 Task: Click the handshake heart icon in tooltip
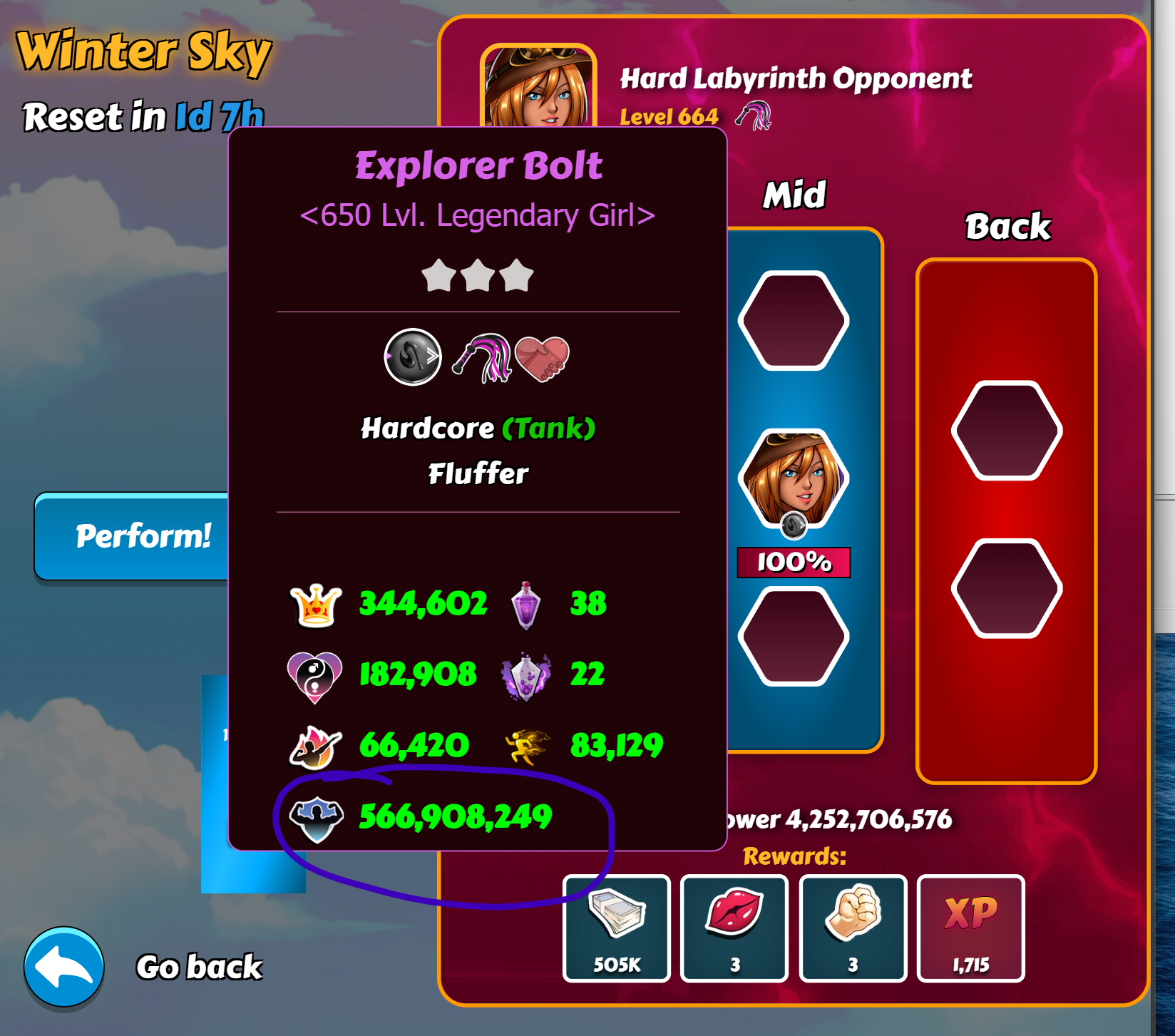click(543, 357)
